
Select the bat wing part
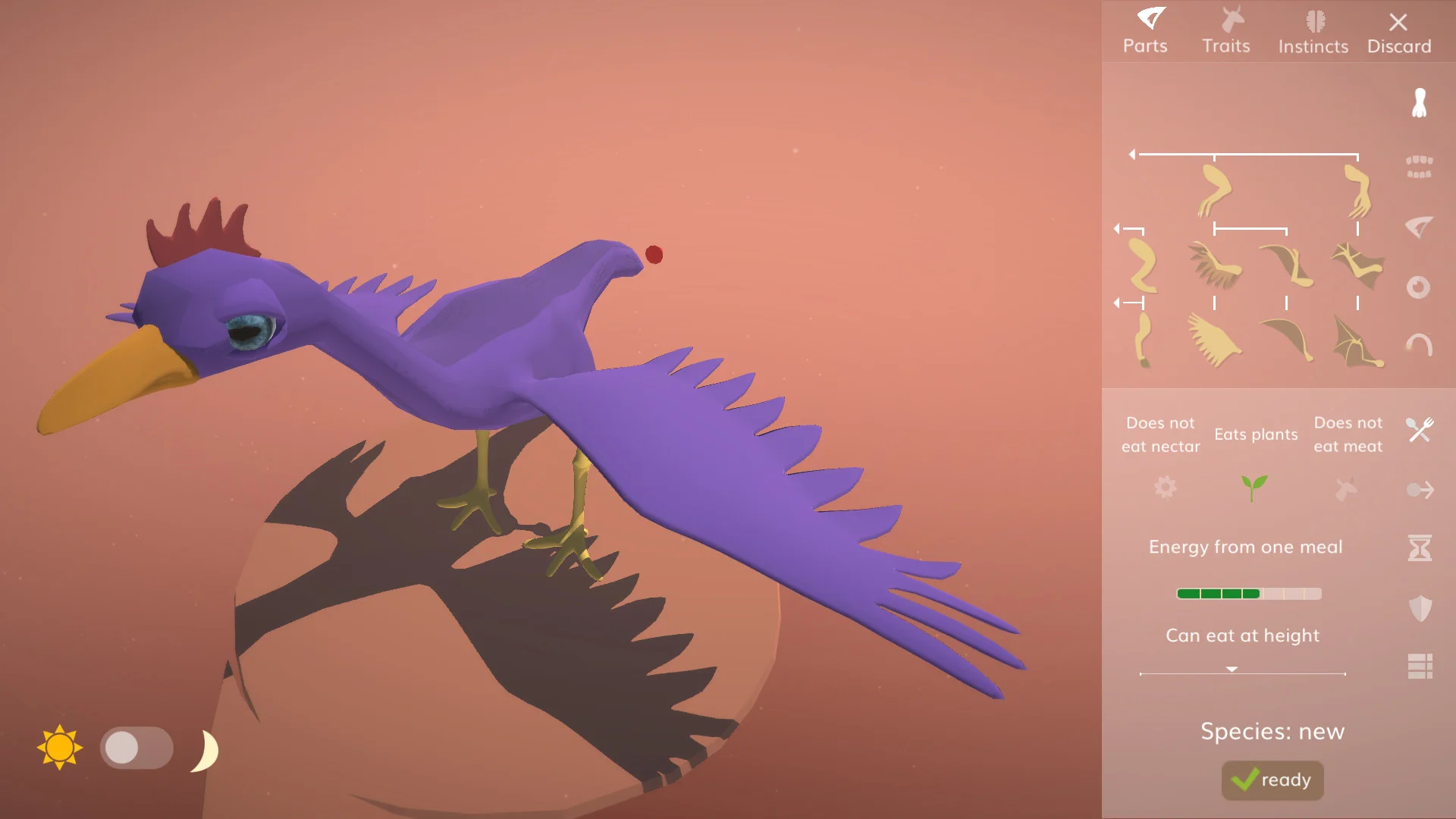[1357, 342]
